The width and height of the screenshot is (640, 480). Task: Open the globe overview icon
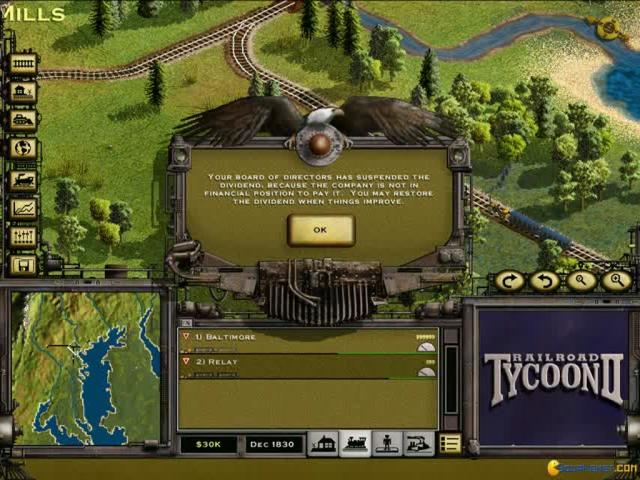(x=23, y=149)
